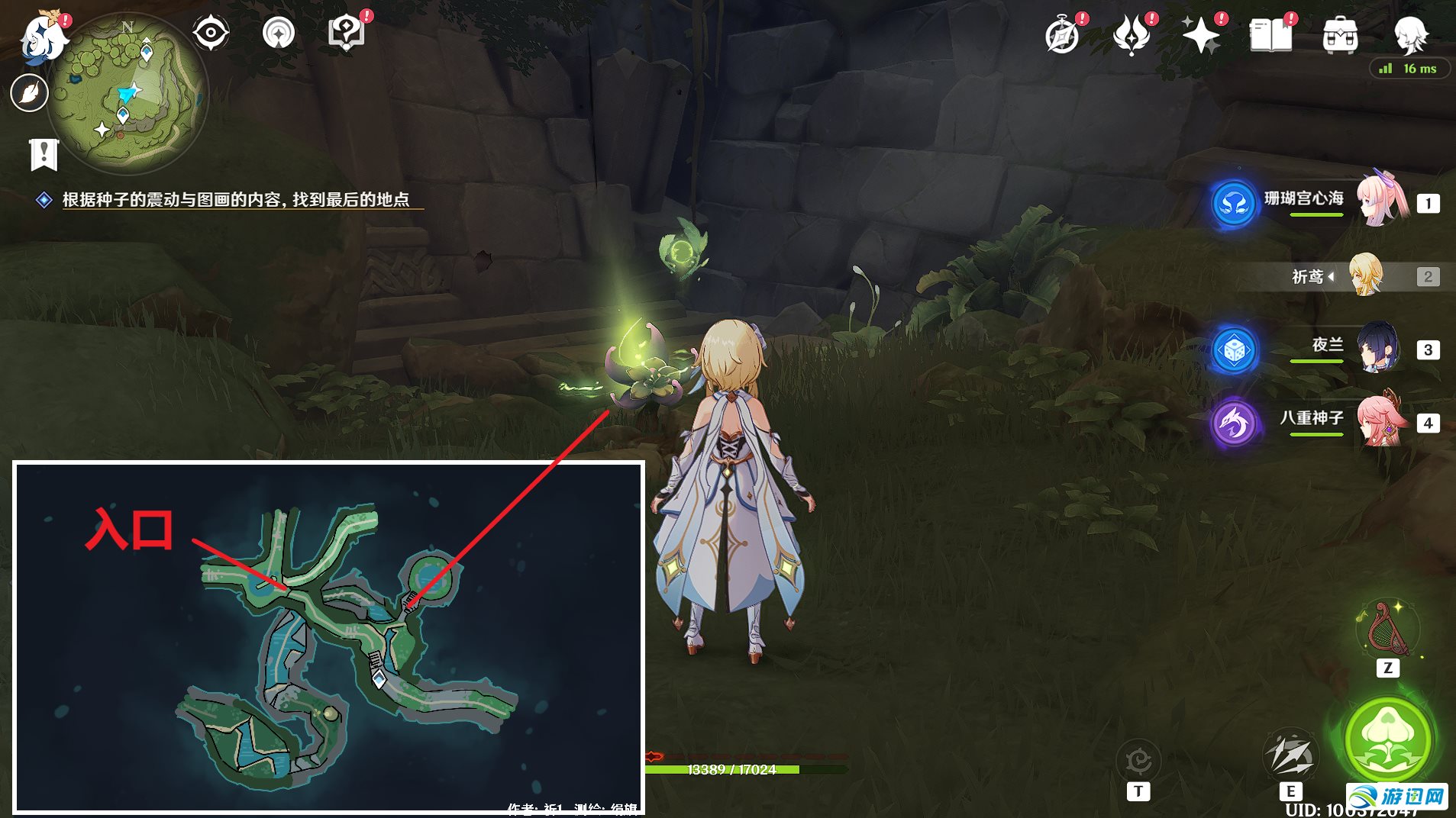This screenshot has width=1456, height=818.
Task: Open the character screen head icon
Action: tap(1409, 34)
